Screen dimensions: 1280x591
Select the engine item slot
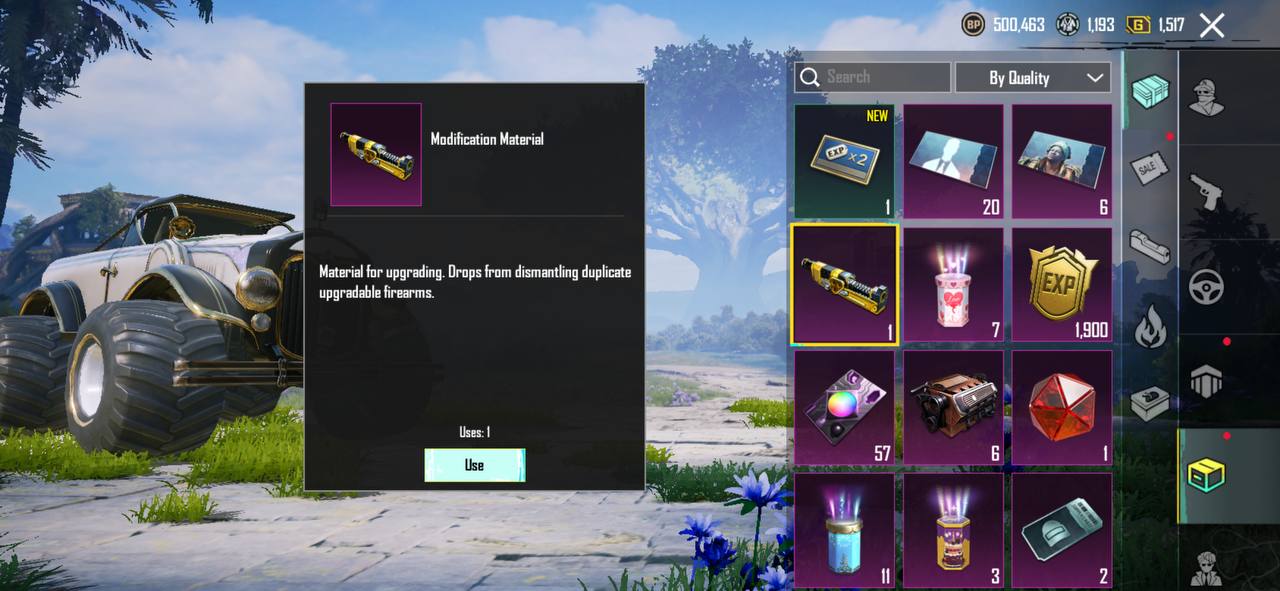pyautogui.click(x=953, y=407)
